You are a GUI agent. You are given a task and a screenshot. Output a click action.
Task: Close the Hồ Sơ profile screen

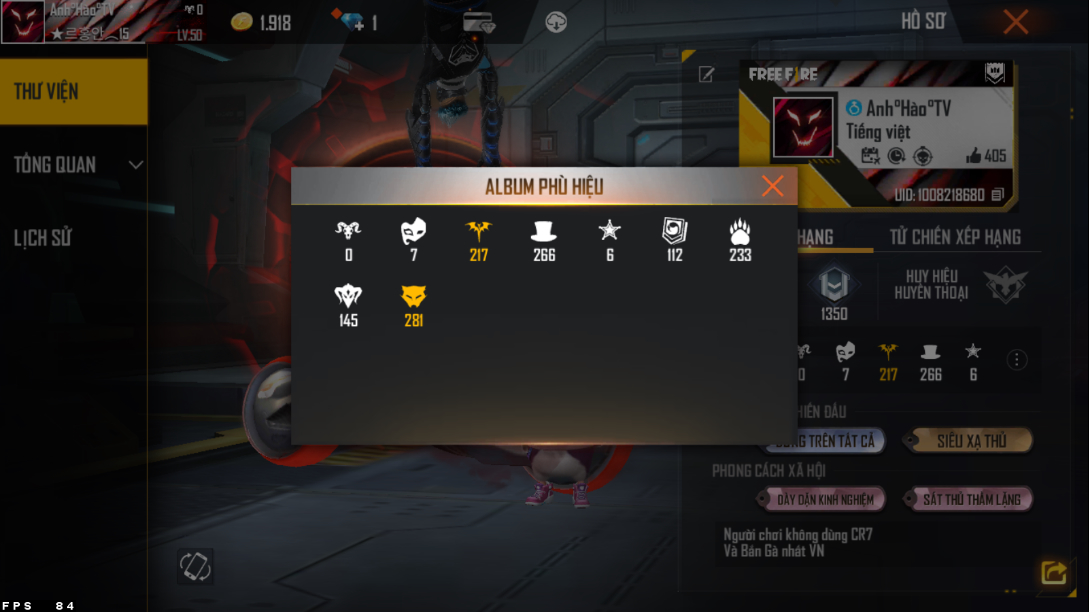(x=1015, y=22)
